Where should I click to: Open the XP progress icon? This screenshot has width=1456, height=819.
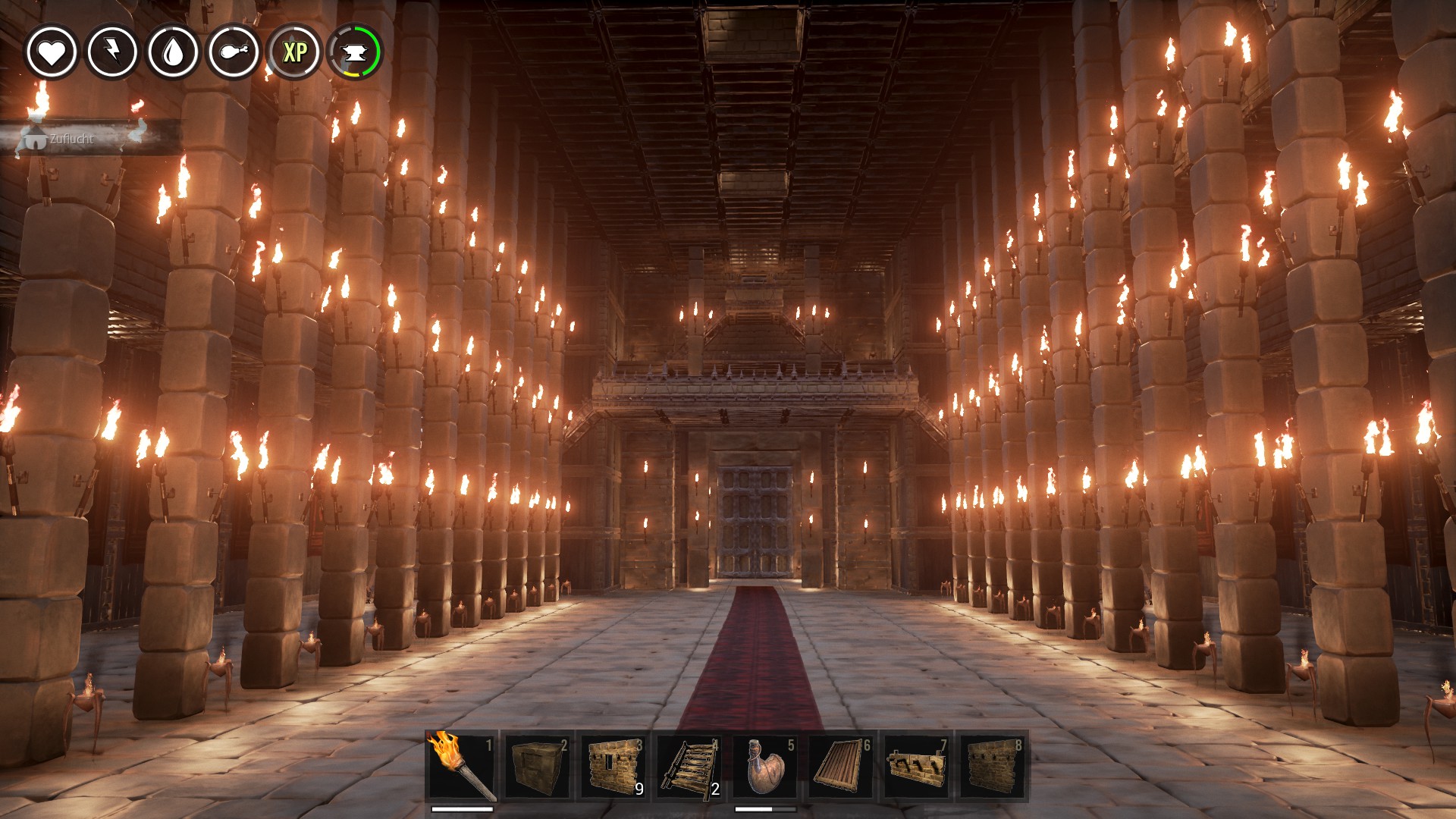click(x=294, y=52)
